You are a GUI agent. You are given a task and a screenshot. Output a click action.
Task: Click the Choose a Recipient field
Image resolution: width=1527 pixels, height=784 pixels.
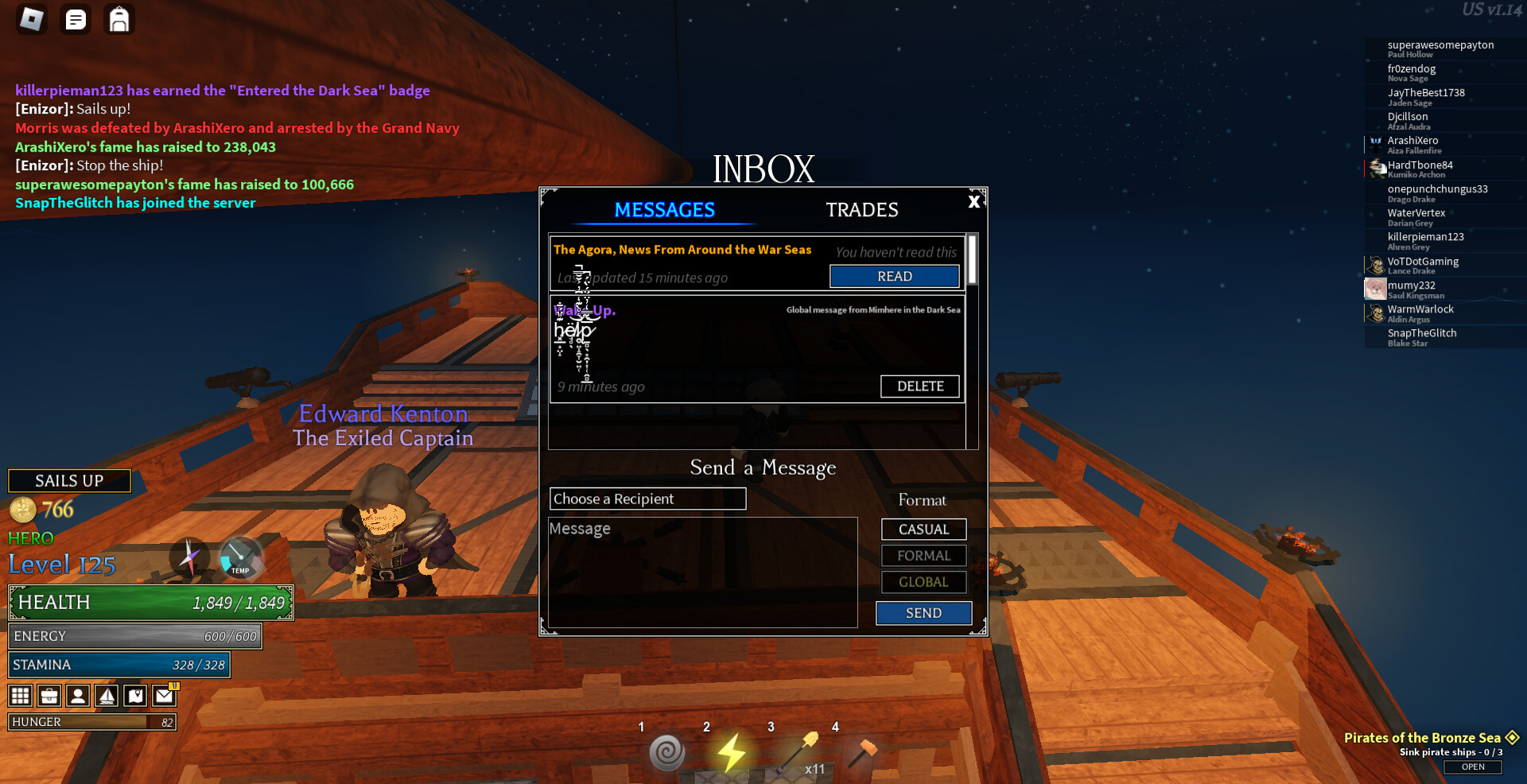click(647, 499)
